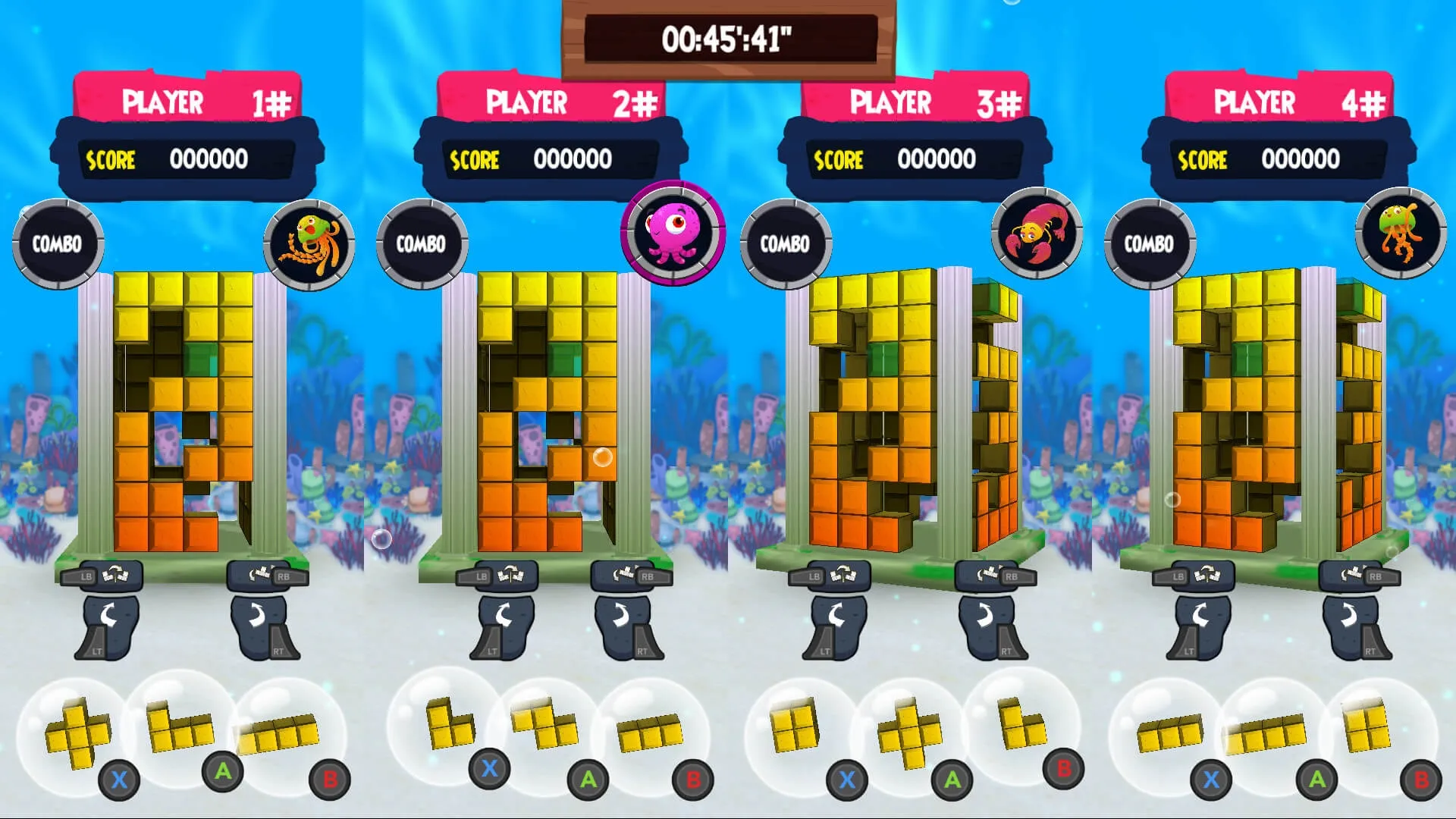Pick Player 2's zigzag piece bubble
This screenshot has width=1456, height=819.
coord(544,723)
